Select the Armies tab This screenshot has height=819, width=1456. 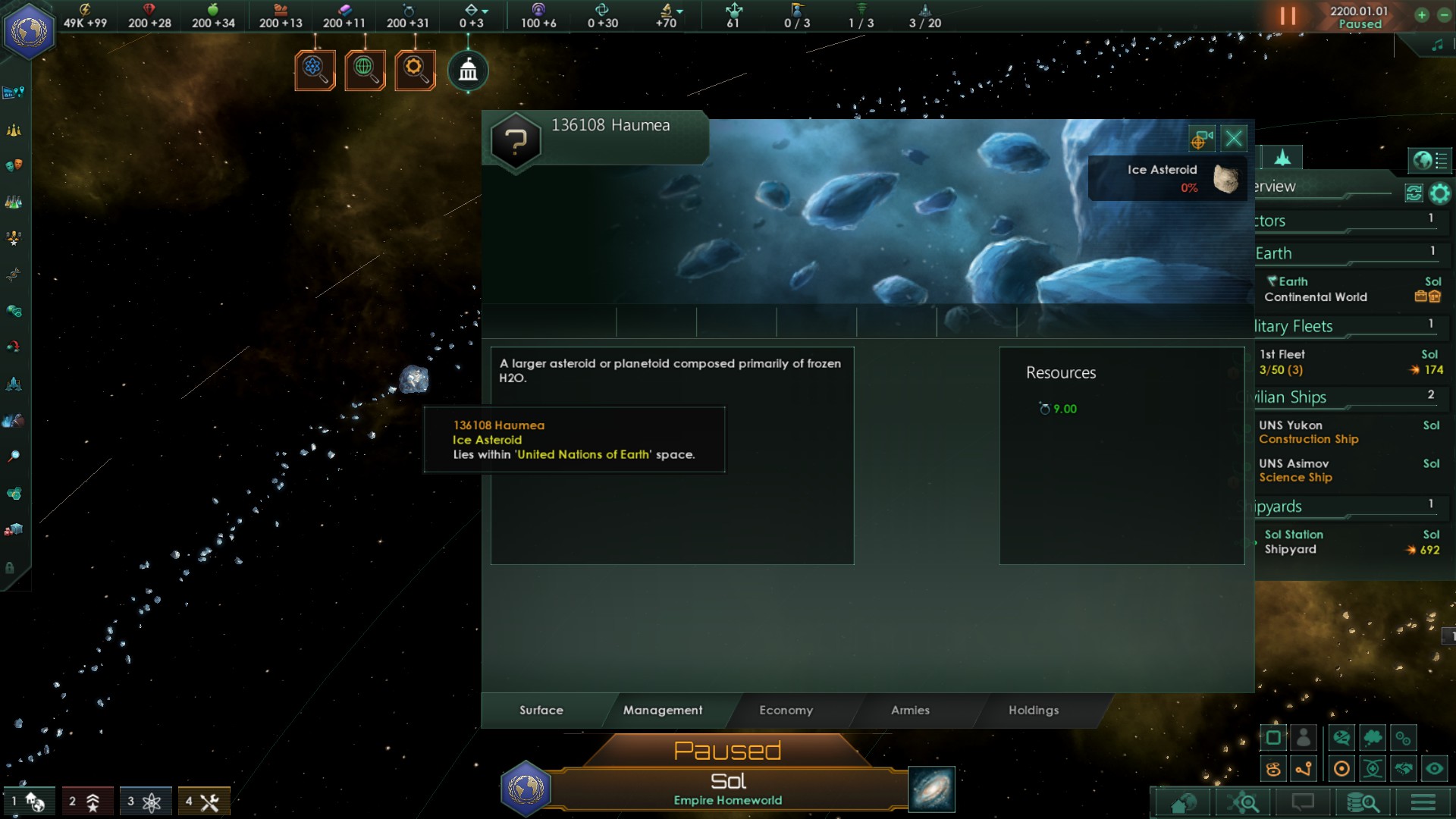pos(910,711)
